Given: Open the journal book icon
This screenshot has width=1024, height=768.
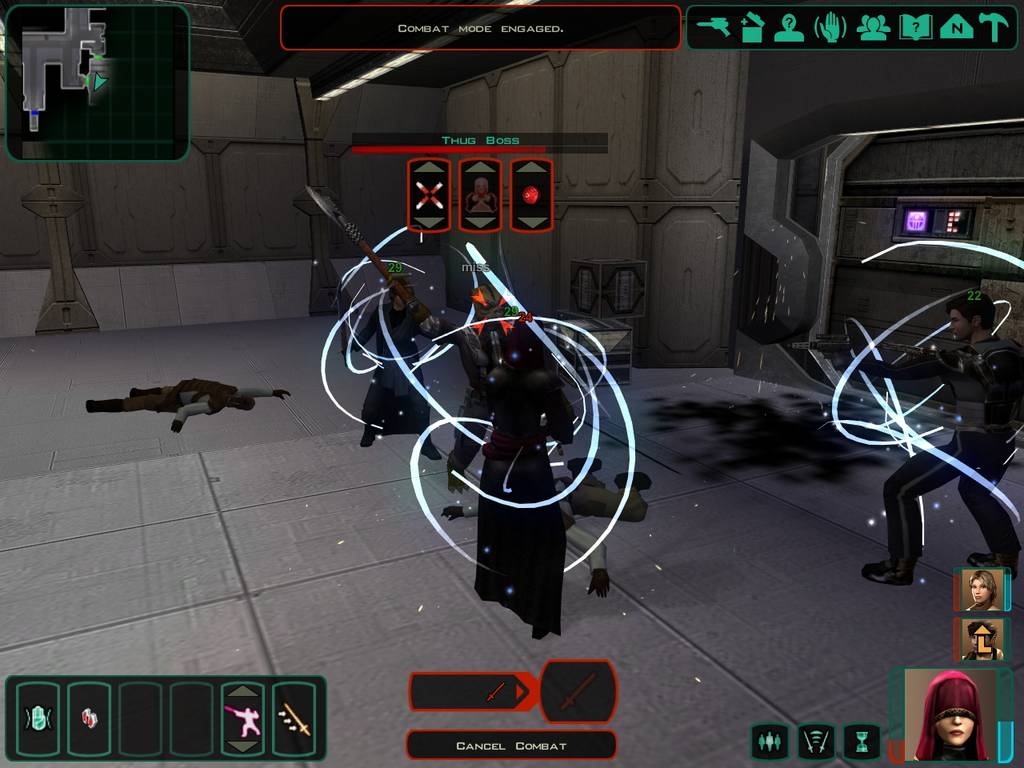Looking at the screenshot, I should pyautogui.click(x=915, y=28).
